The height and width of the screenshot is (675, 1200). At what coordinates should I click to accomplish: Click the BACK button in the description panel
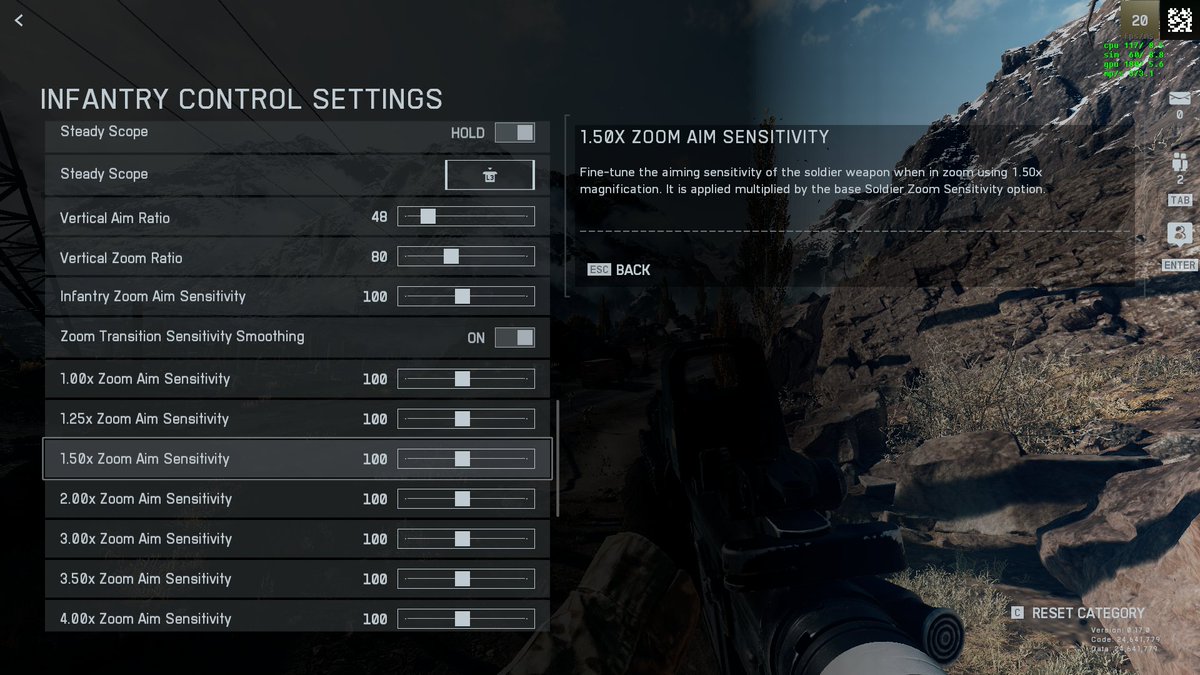click(620, 270)
